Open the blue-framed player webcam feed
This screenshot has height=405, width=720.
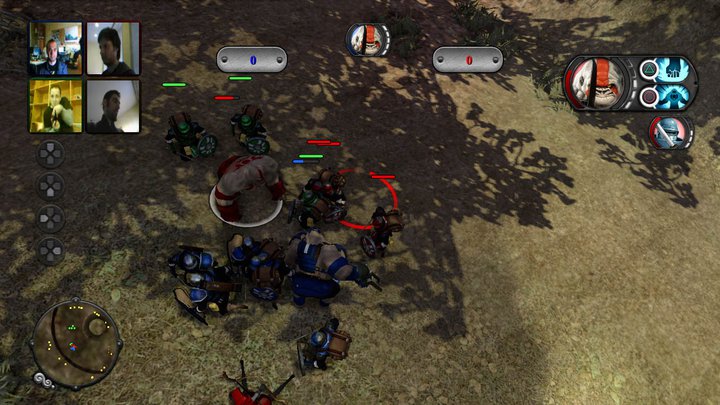pyautogui.click(x=55, y=49)
